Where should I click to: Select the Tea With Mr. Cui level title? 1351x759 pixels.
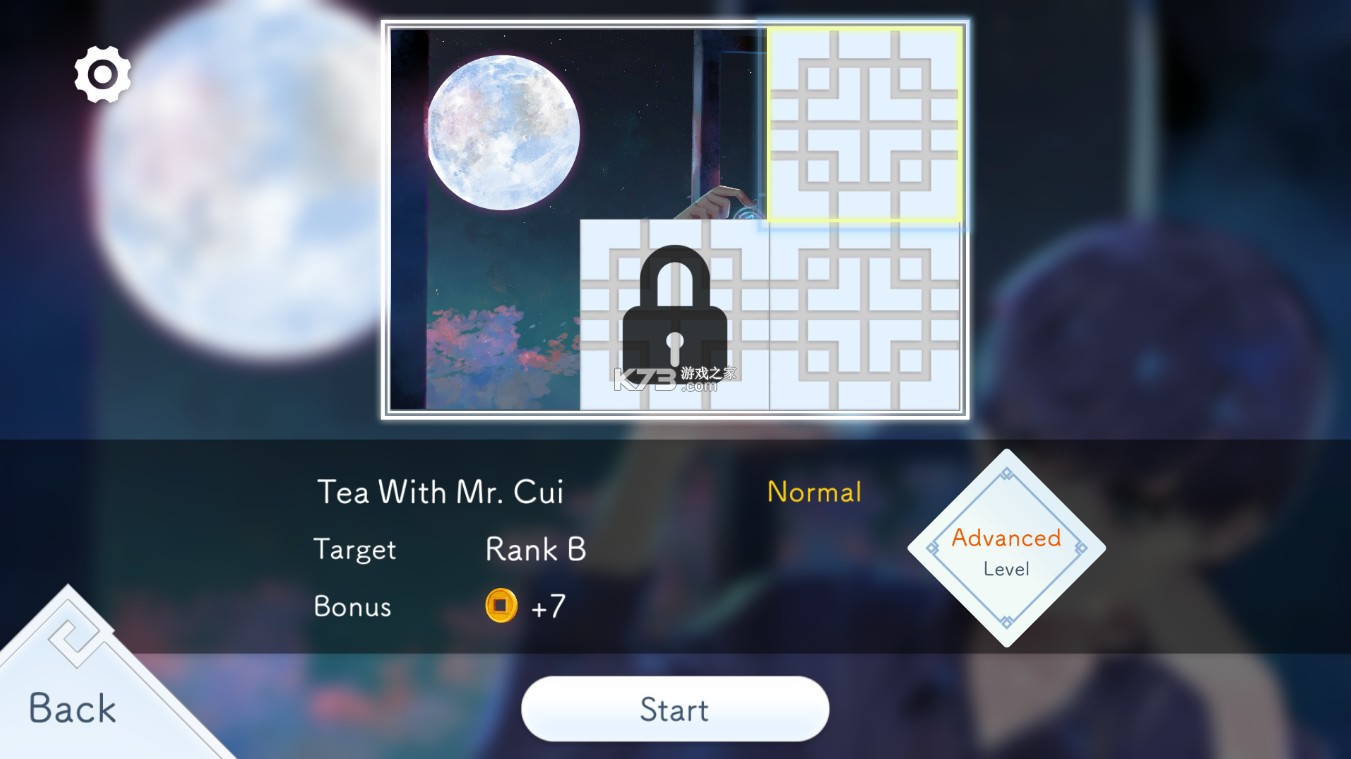click(440, 491)
